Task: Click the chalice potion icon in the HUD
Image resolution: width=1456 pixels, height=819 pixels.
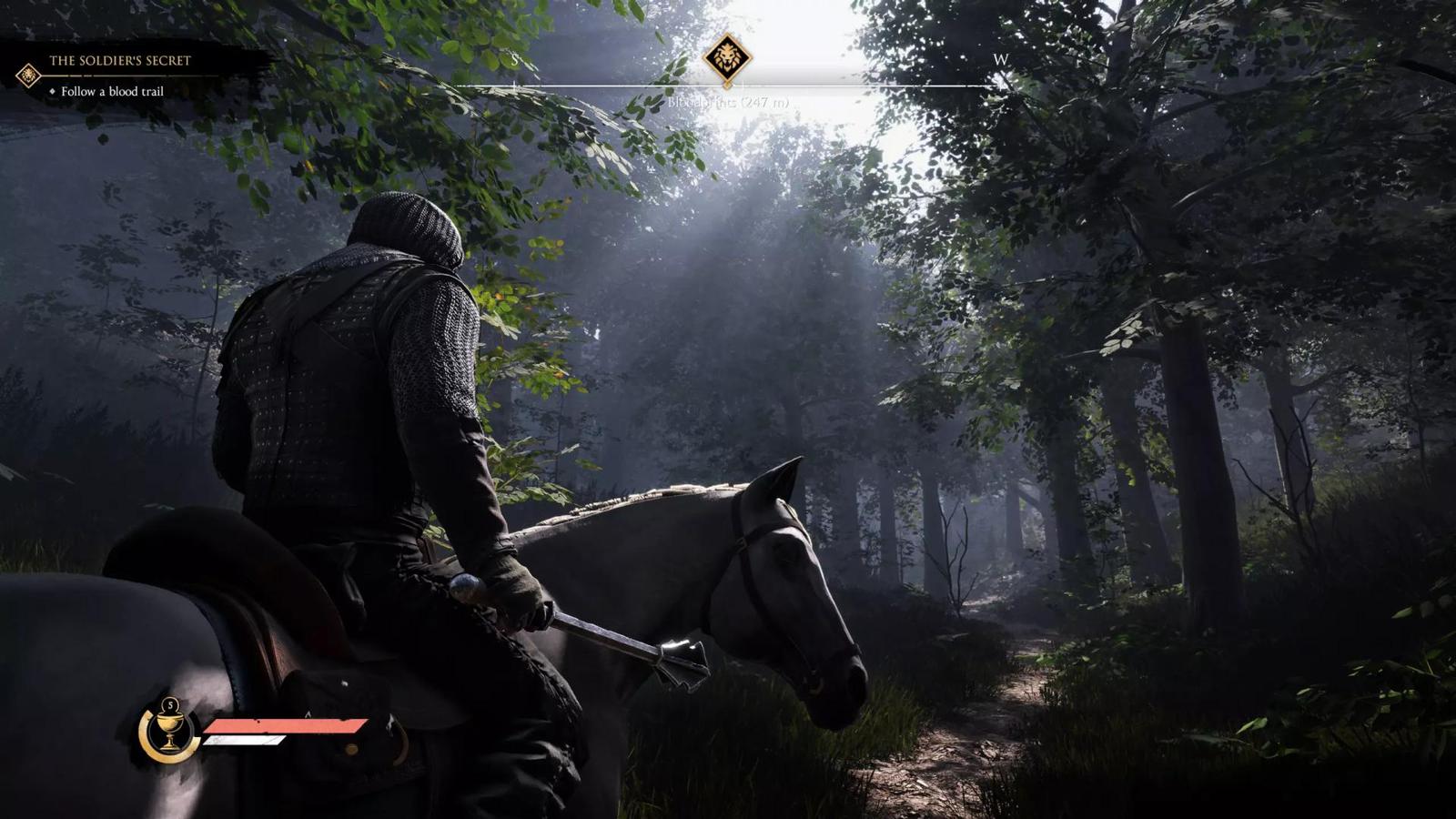Action: [168, 733]
